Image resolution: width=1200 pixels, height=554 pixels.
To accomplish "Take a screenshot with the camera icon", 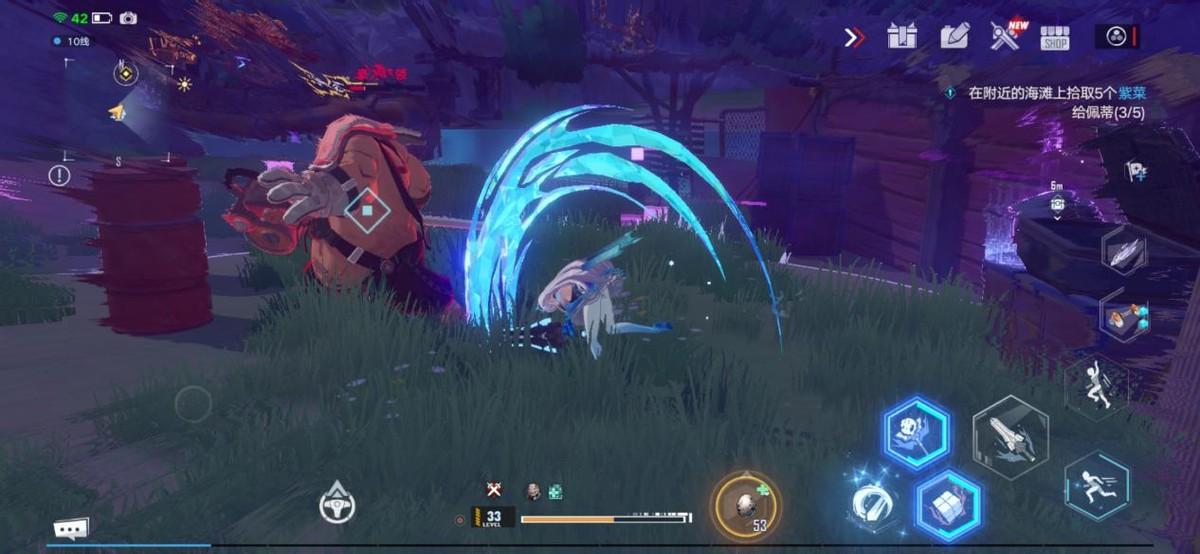I will click(x=128, y=18).
